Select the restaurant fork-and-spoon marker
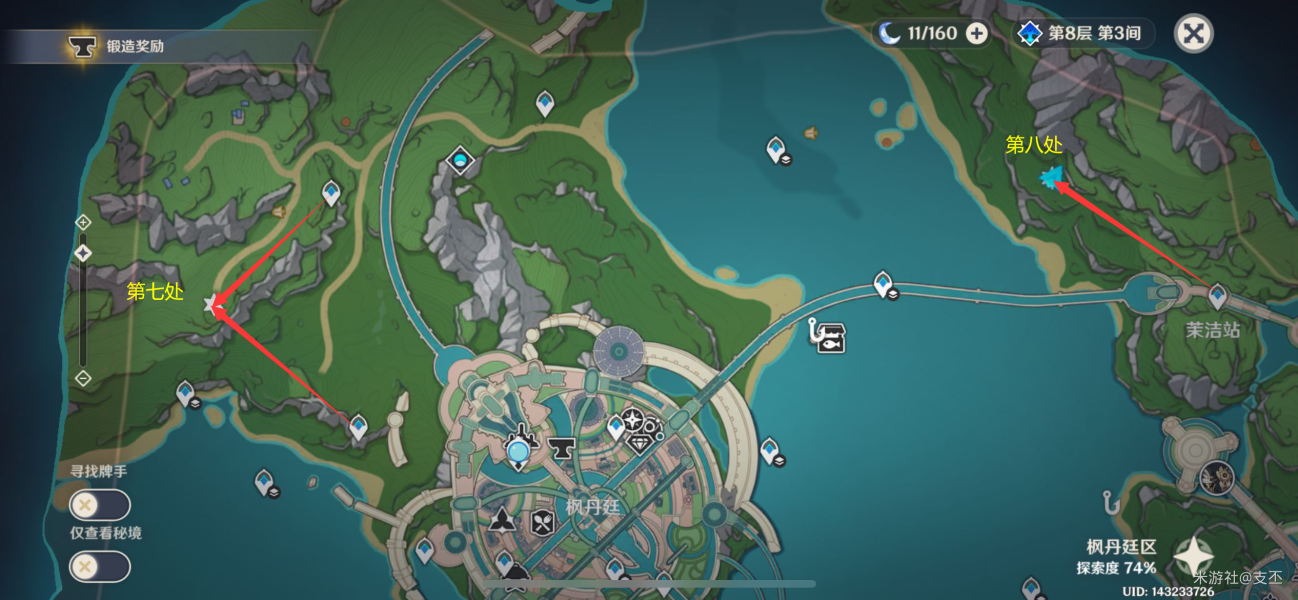This screenshot has width=1298, height=600. coord(542,522)
